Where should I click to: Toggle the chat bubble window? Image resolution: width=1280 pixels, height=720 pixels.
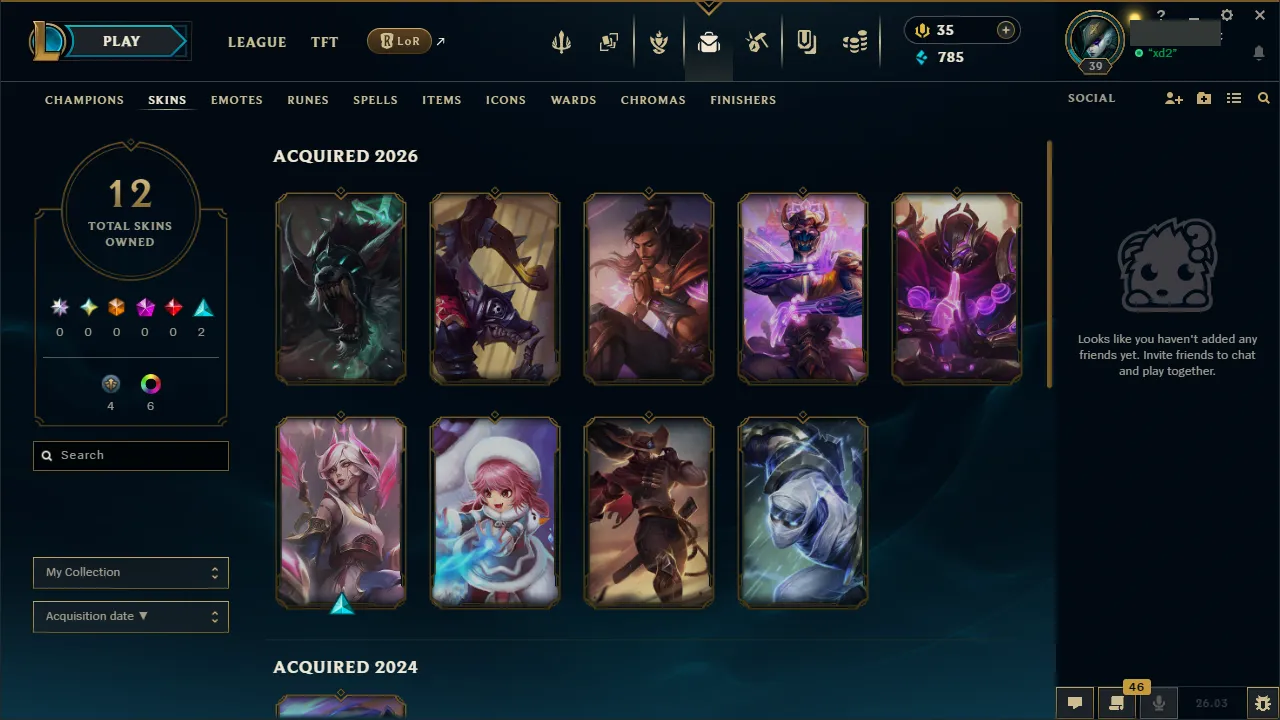(1075, 702)
